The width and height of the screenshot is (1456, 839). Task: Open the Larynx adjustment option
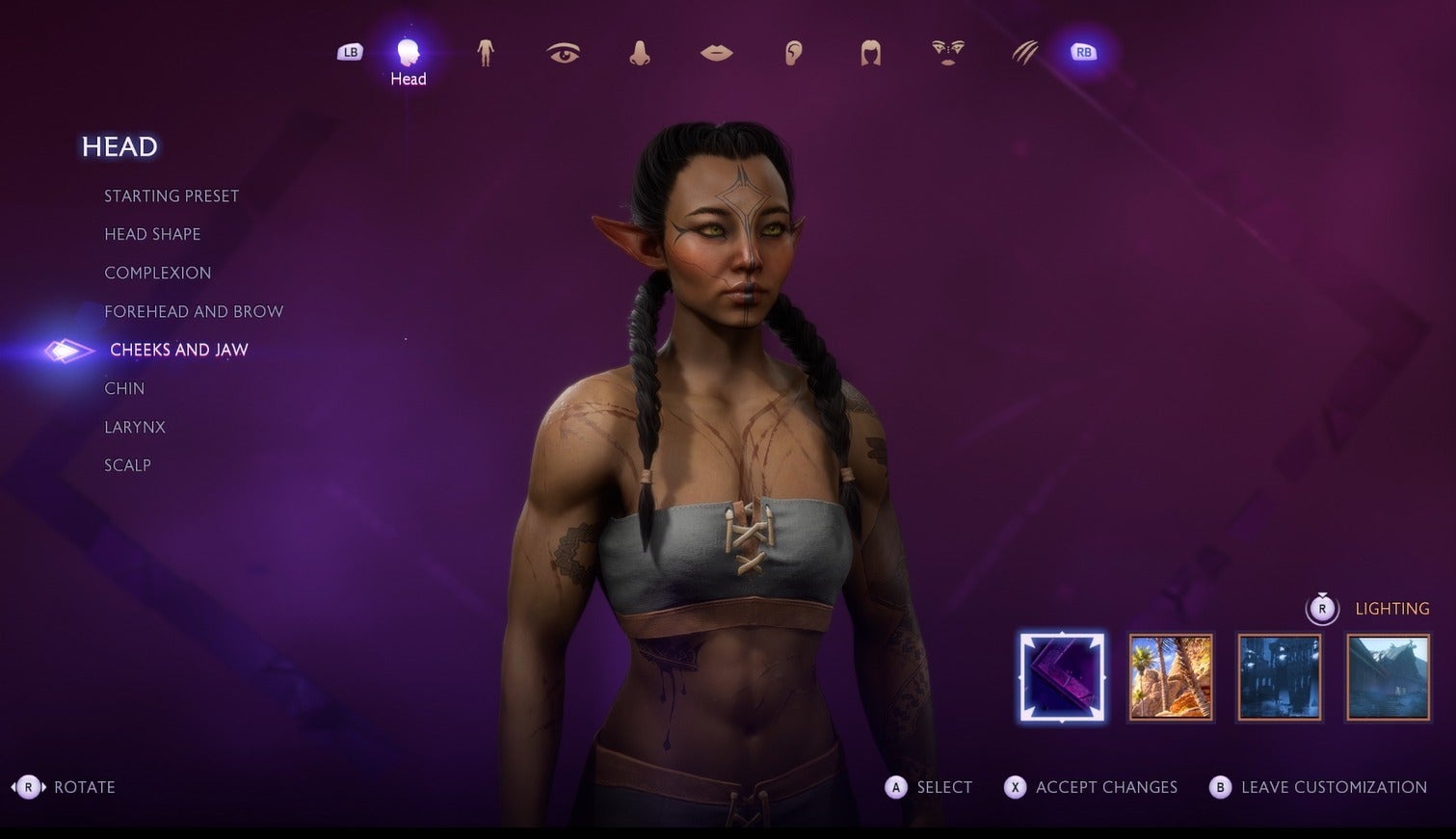134,427
